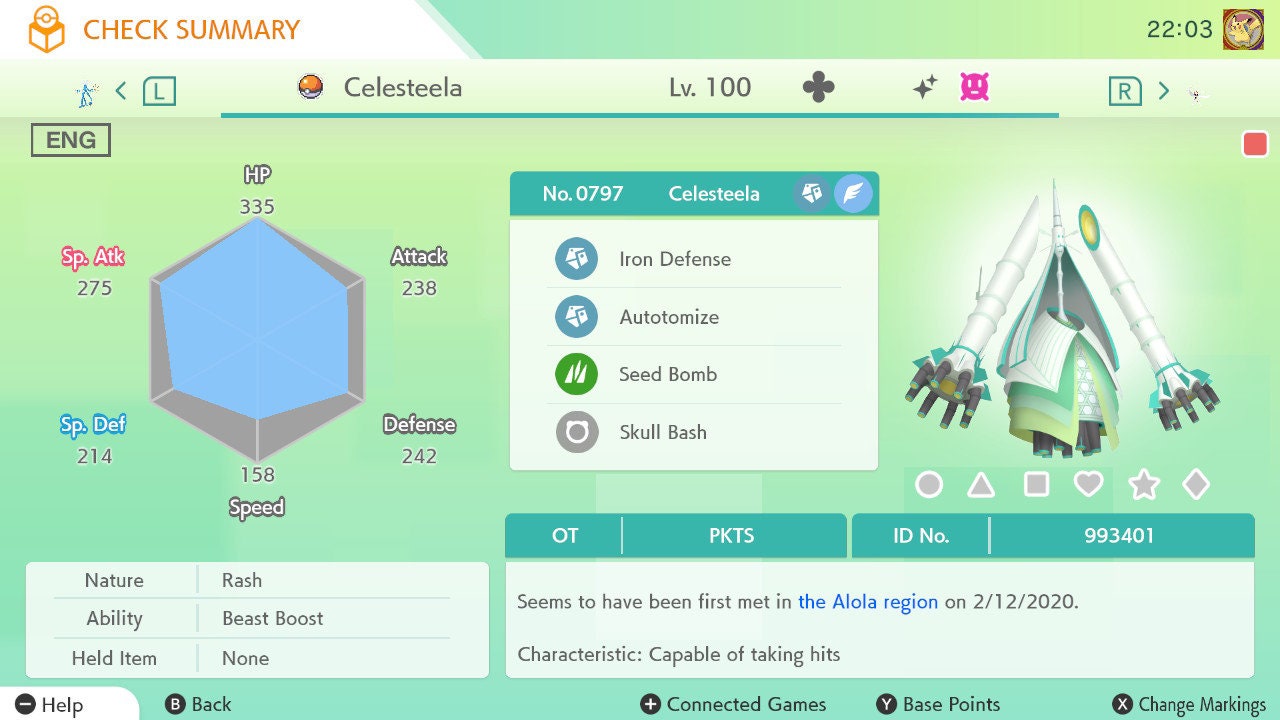This screenshot has width=1280, height=720.
Task: Toggle the heart marking
Action: (x=1088, y=485)
